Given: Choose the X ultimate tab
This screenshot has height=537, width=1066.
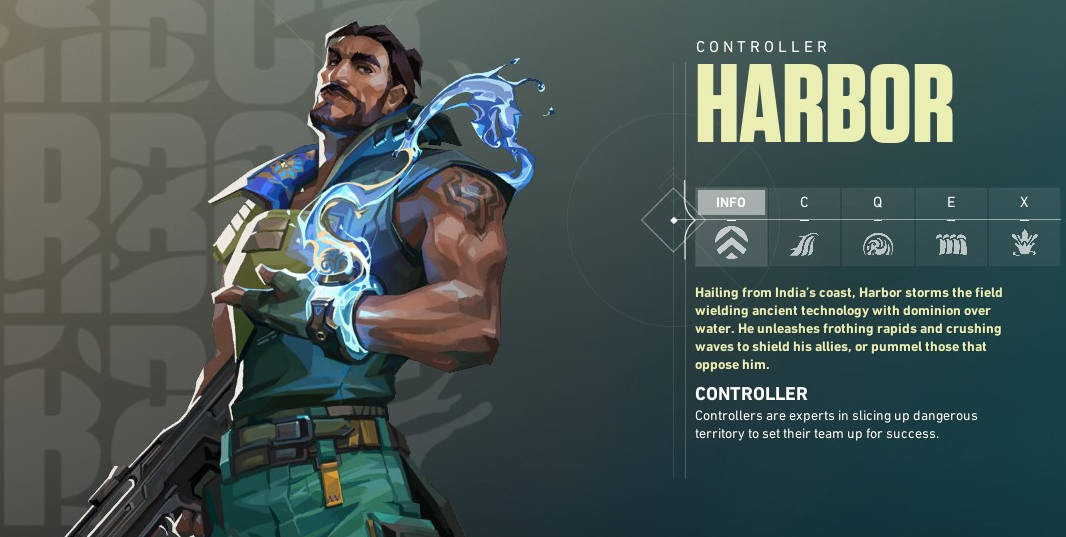Looking at the screenshot, I should (x=1024, y=202).
